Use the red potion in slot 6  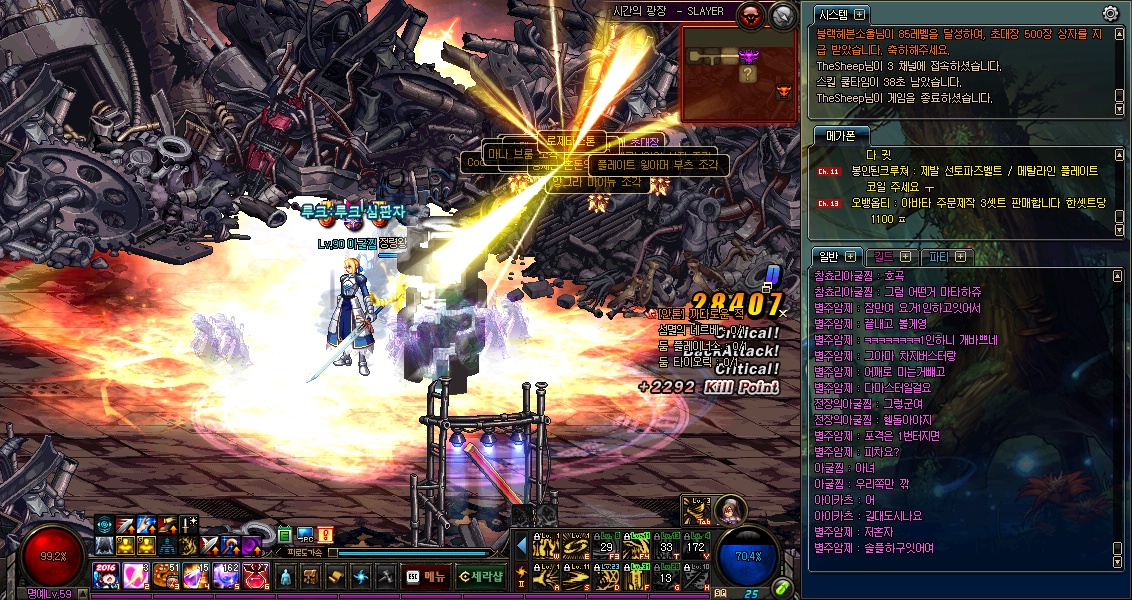click(255, 575)
